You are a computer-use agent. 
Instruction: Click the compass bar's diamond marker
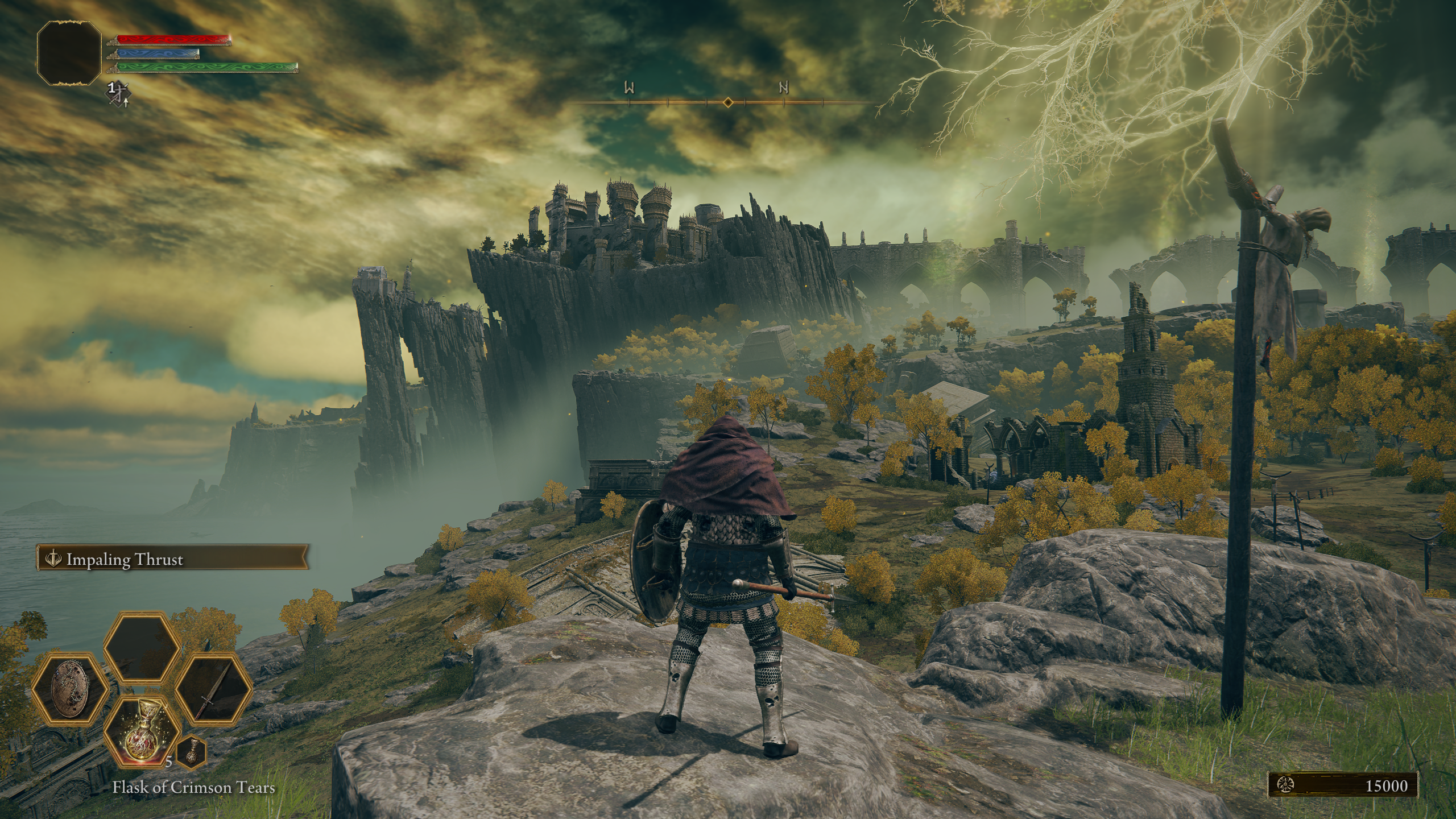727,102
